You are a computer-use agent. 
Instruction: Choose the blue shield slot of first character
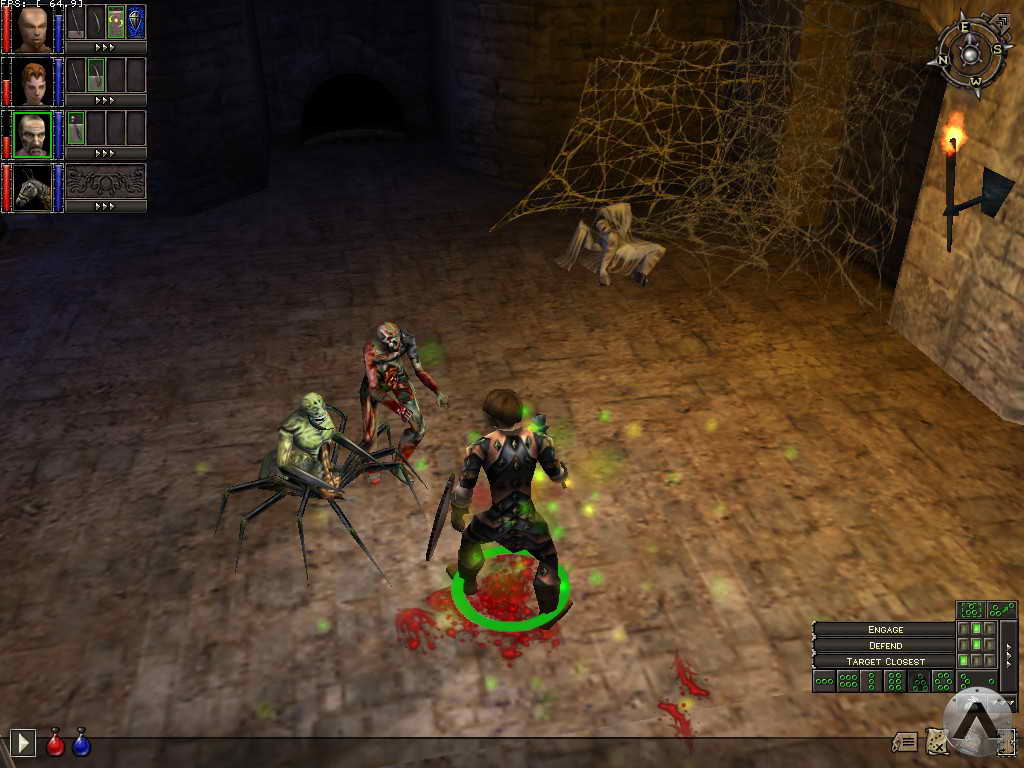pyautogui.click(x=136, y=21)
